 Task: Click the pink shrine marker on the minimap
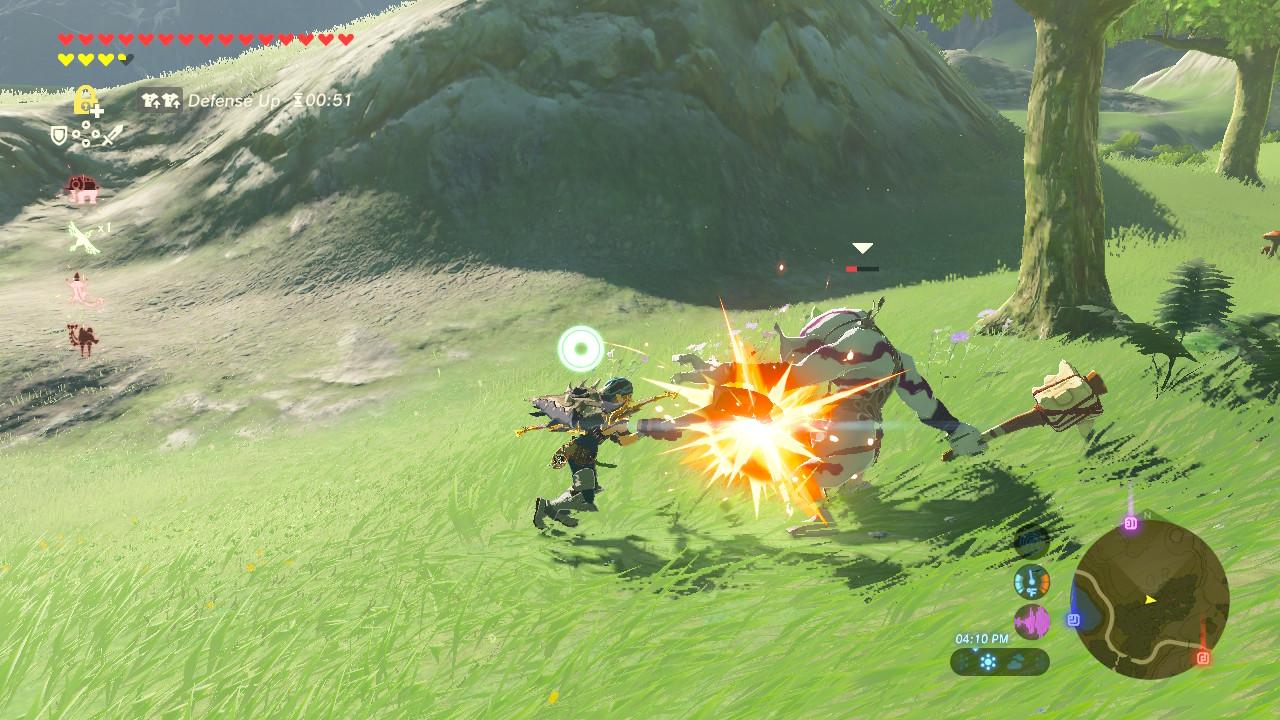(1131, 523)
